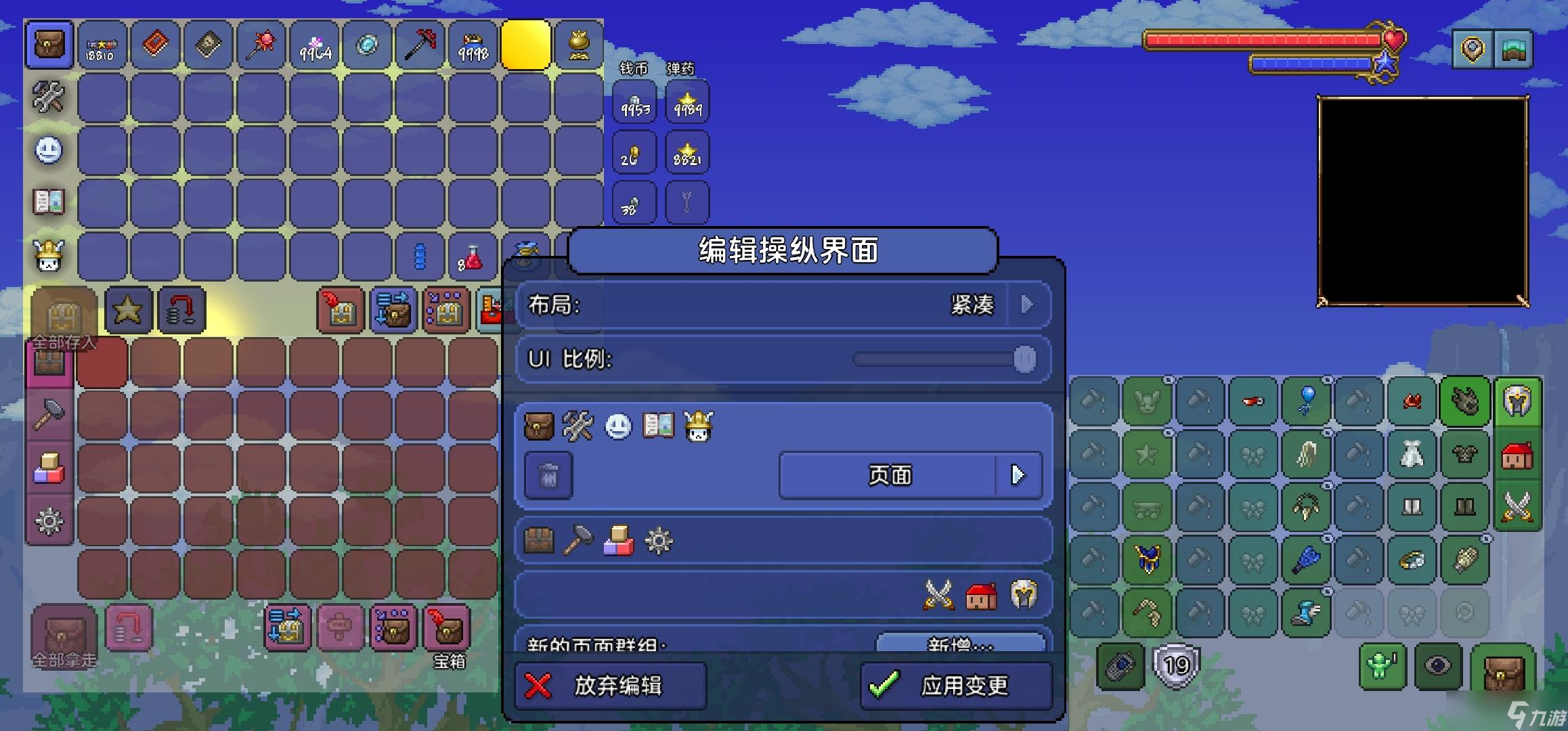Open the map pin button
This screenshot has height=731, width=1568.
[x=1471, y=49]
